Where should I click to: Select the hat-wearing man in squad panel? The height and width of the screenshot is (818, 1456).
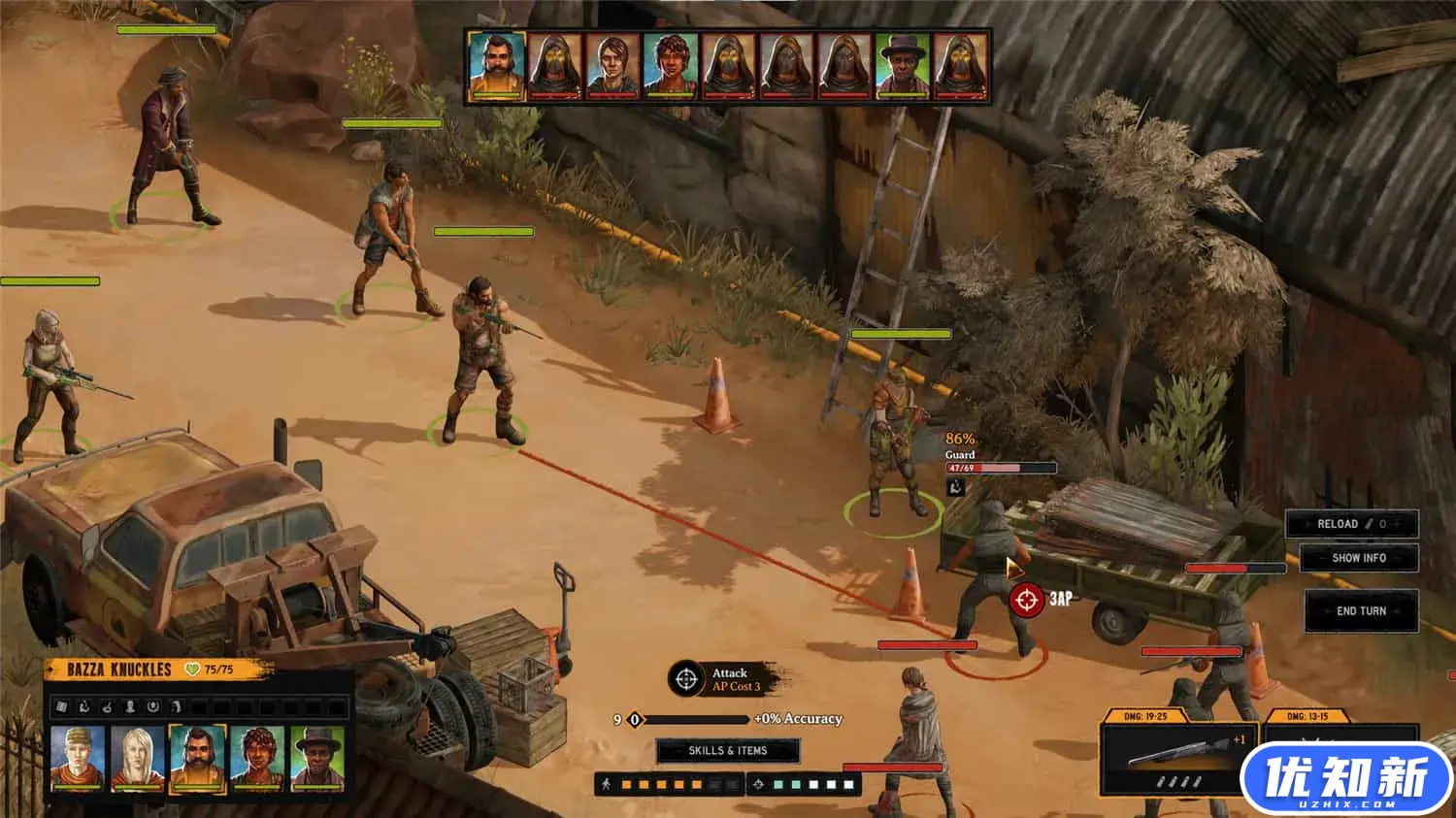tap(317, 756)
